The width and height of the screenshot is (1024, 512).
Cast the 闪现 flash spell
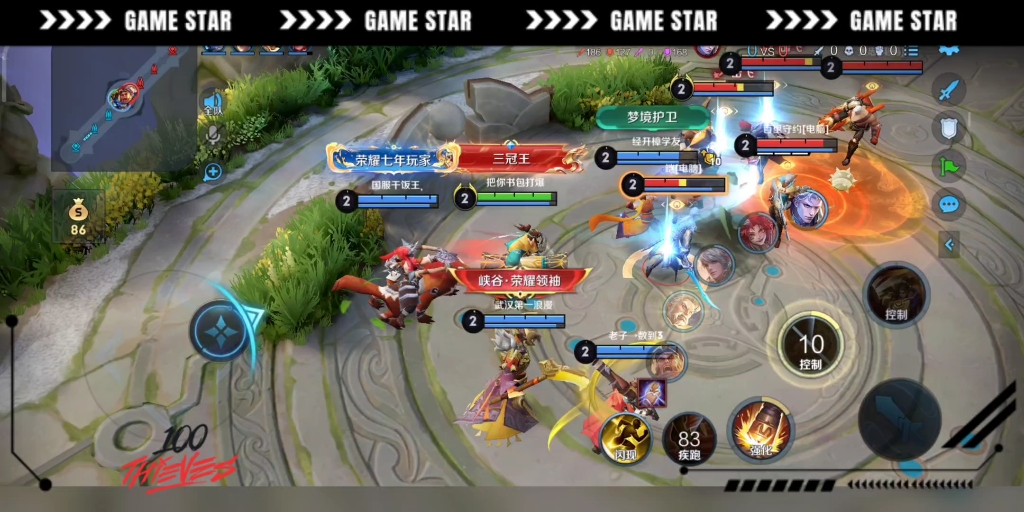pyautogui.click(x=625, y=438)
